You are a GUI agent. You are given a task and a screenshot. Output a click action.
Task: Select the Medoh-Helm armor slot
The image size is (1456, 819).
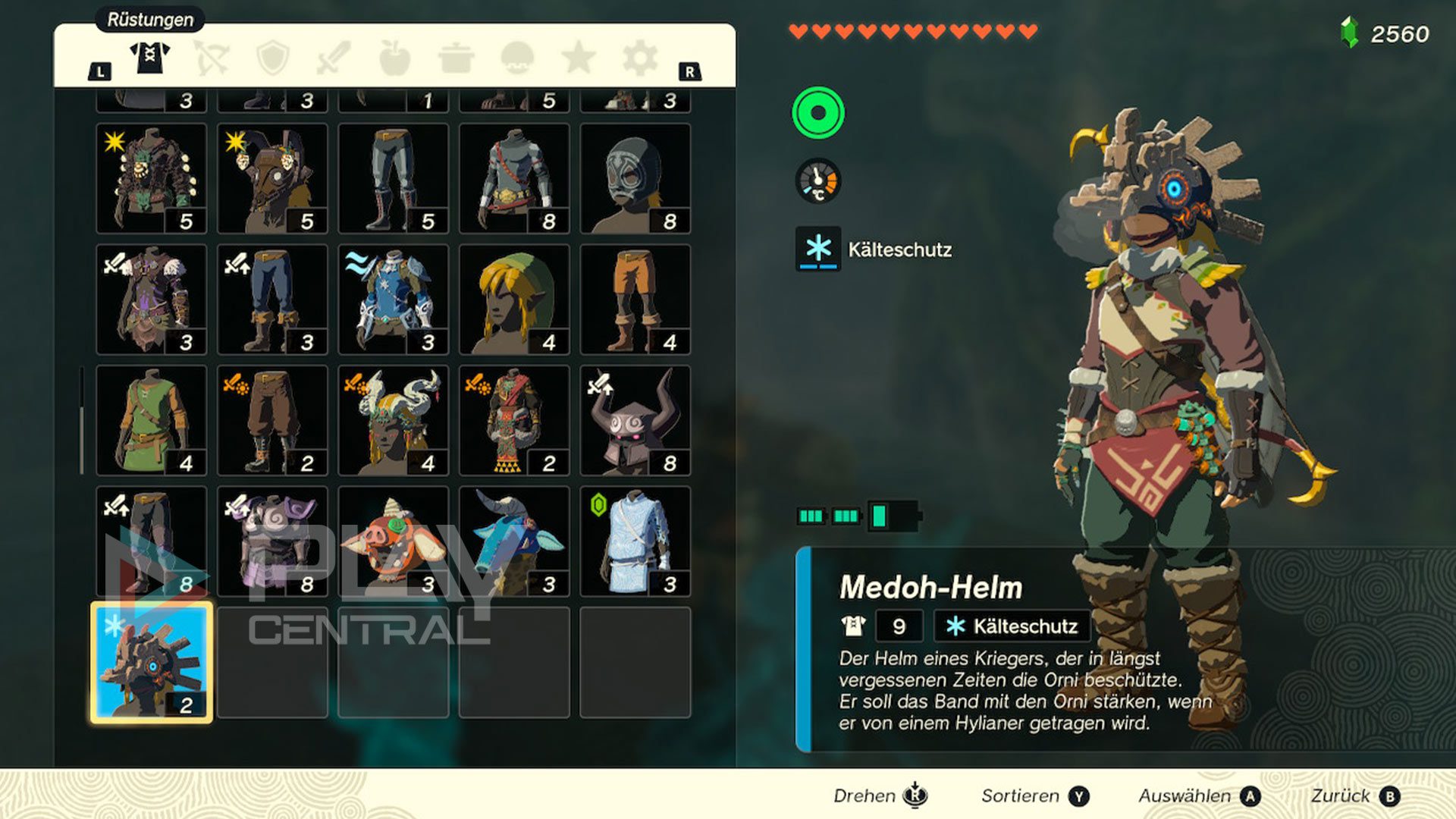coord(152,663)
